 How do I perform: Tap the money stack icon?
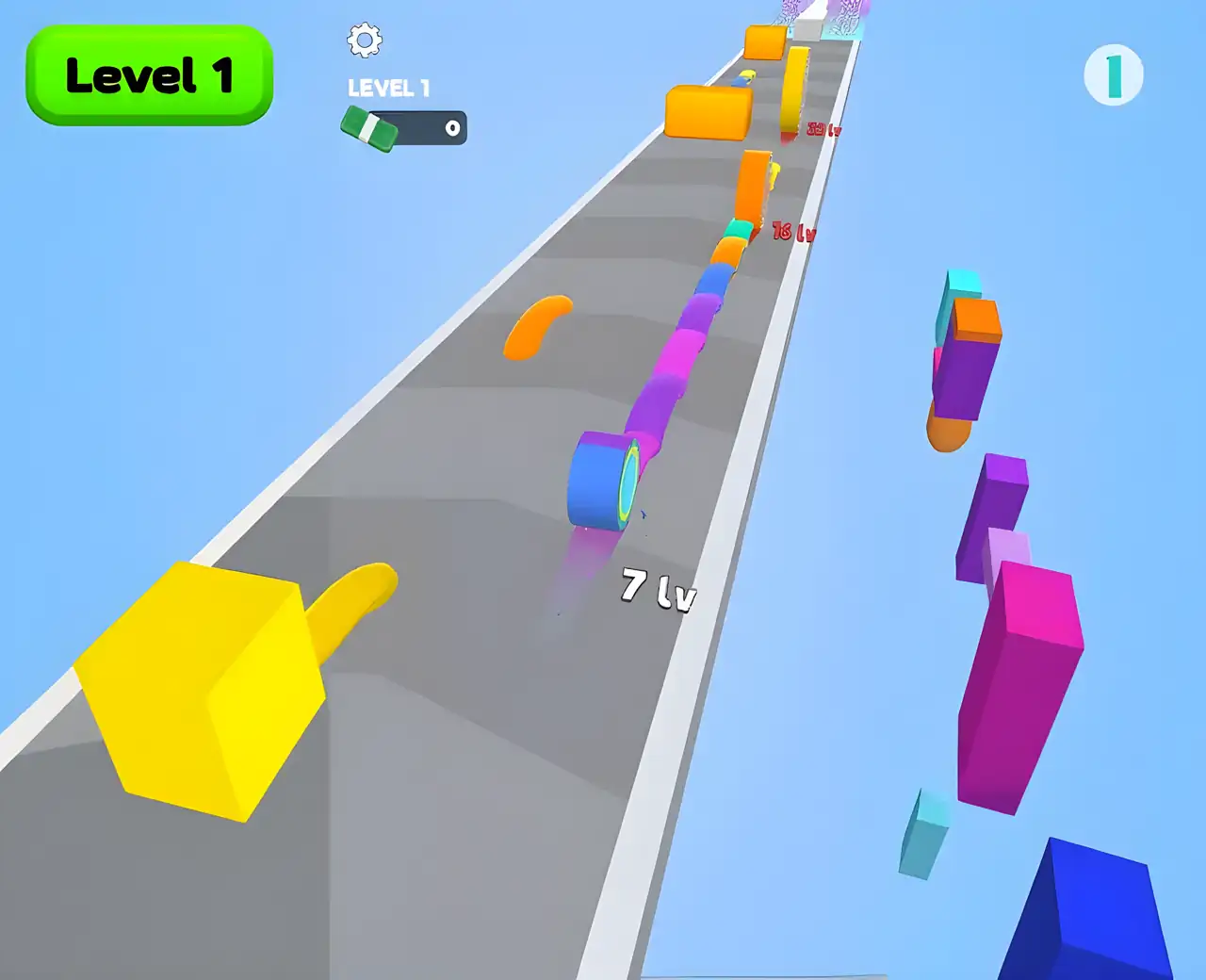tap(369, 126)
